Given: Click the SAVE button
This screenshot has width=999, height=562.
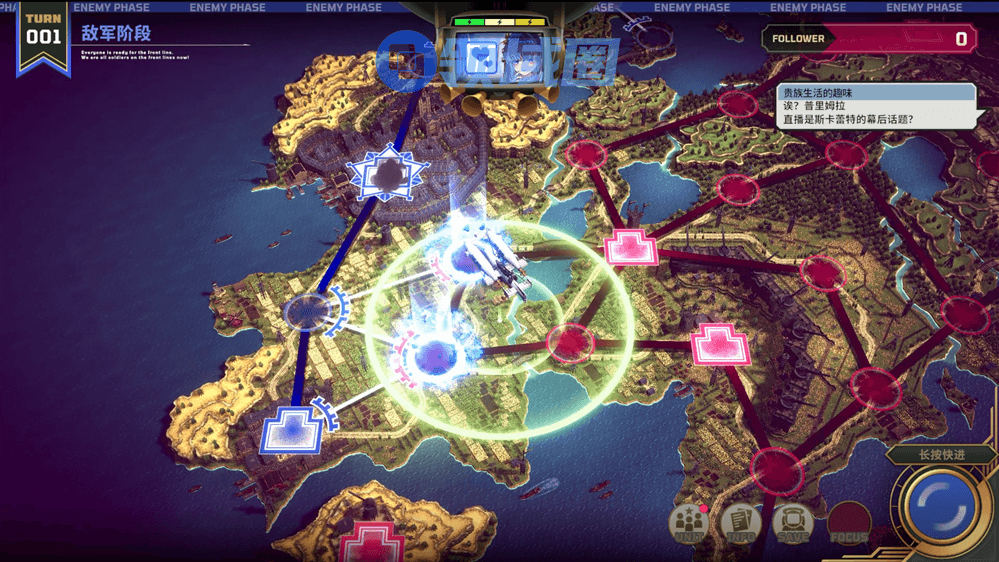Looking at the screenshot, I should pos(792,522).
